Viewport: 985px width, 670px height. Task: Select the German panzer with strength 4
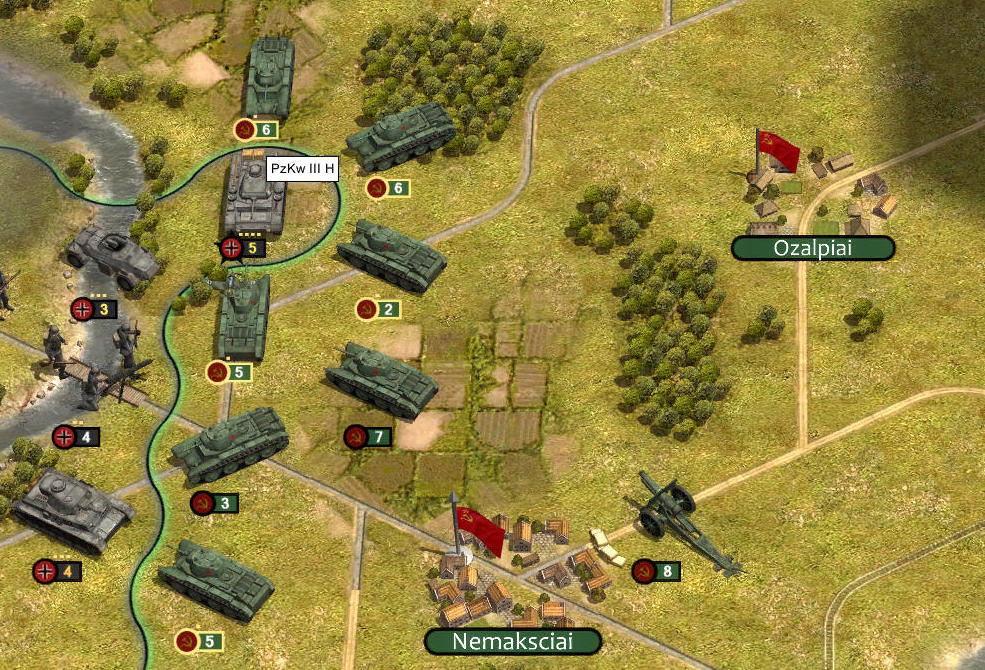tap(71, 512)
